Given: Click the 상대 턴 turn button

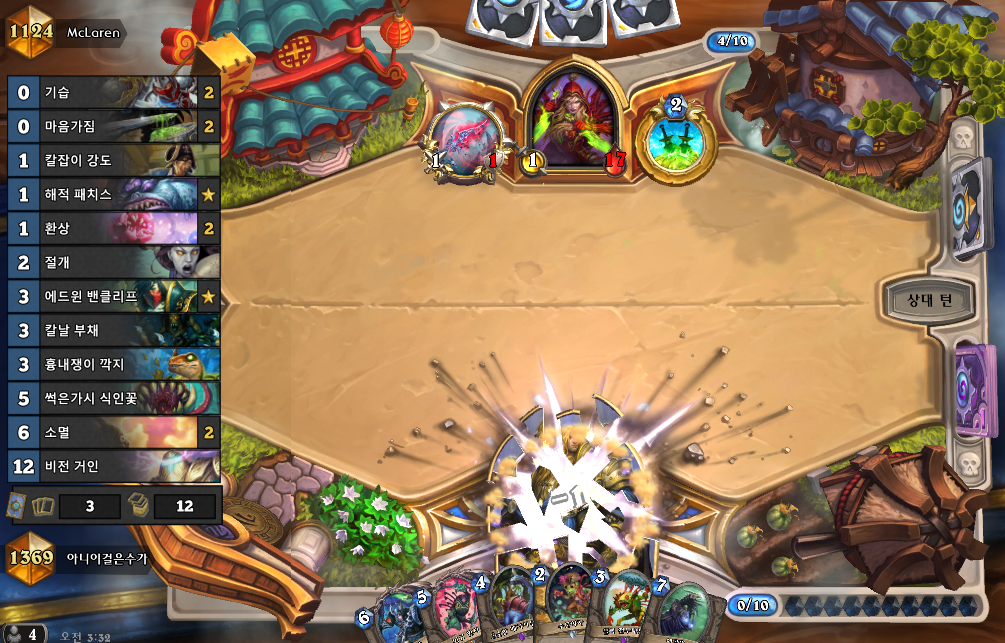Looking at the screenshot, I should tap(929, 300).
